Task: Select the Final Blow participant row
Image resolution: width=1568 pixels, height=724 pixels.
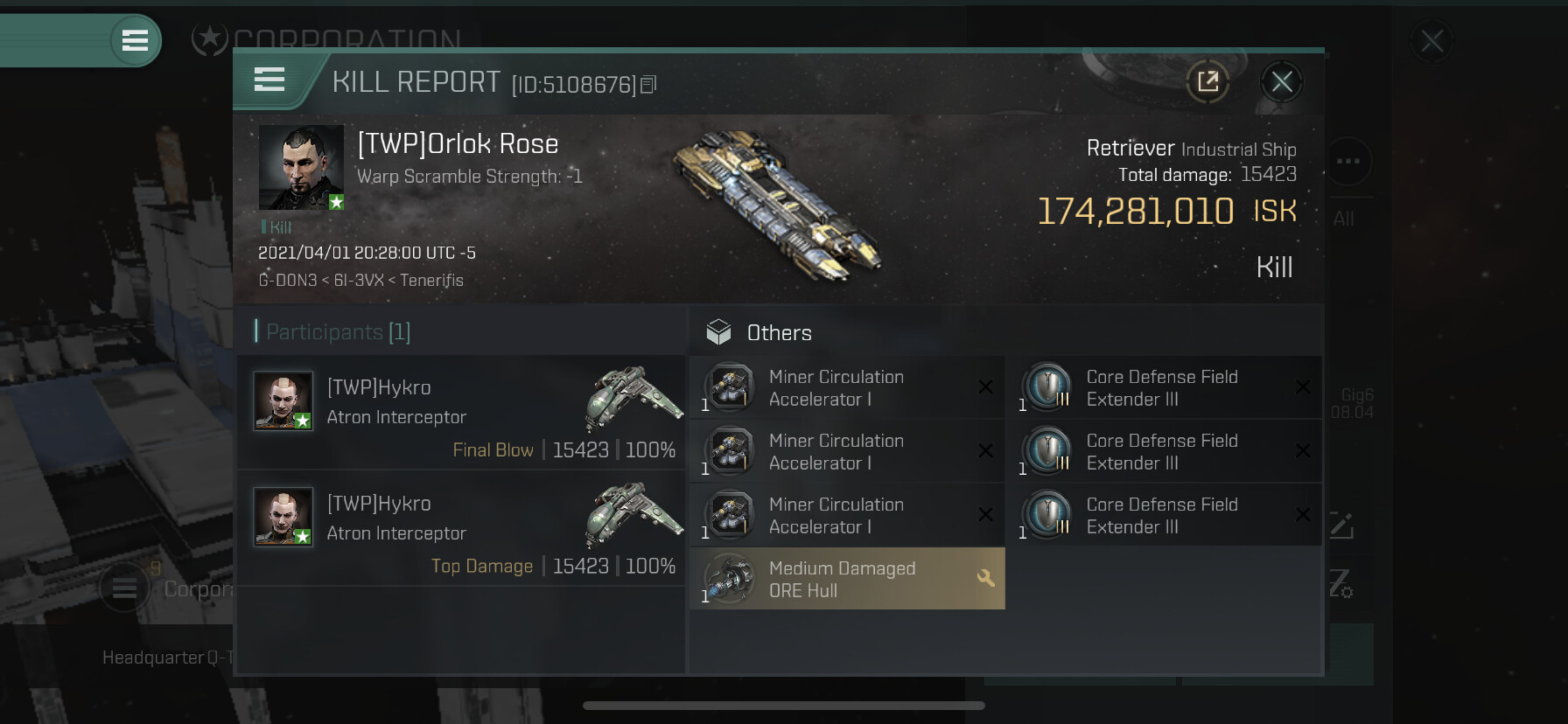Action: click(461, 413)
